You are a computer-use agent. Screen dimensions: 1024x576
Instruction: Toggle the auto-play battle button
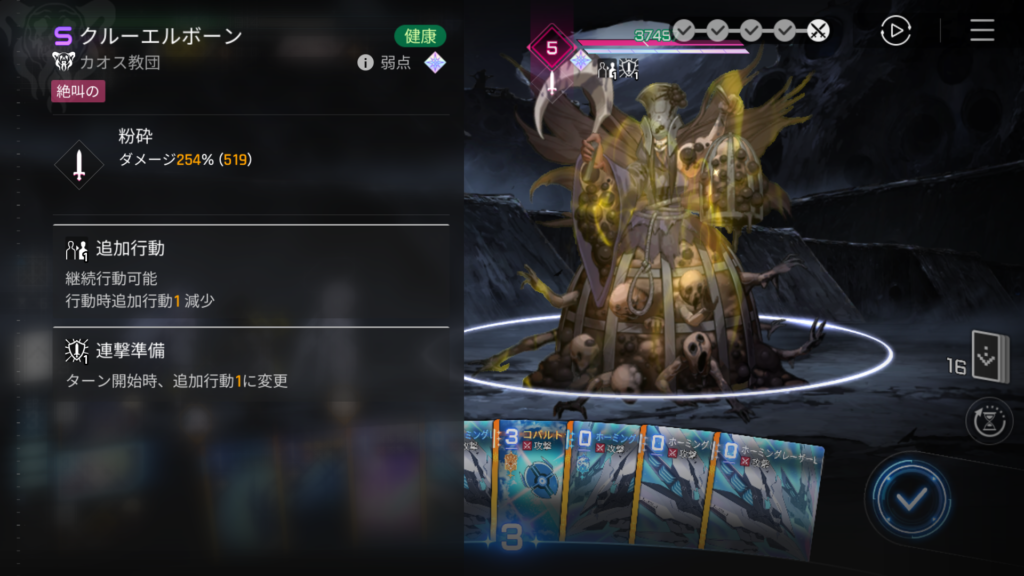pos(895,31)
